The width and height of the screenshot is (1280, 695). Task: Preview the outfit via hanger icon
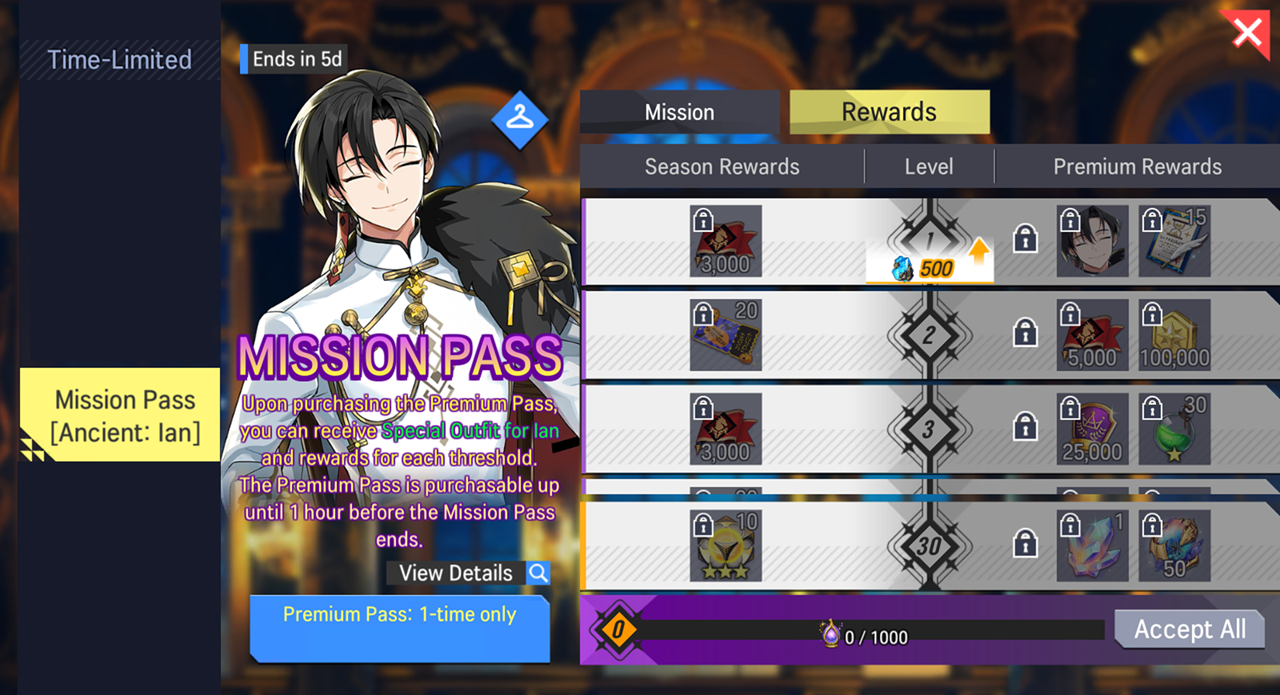pyautogui.click(x=519, y=119)
